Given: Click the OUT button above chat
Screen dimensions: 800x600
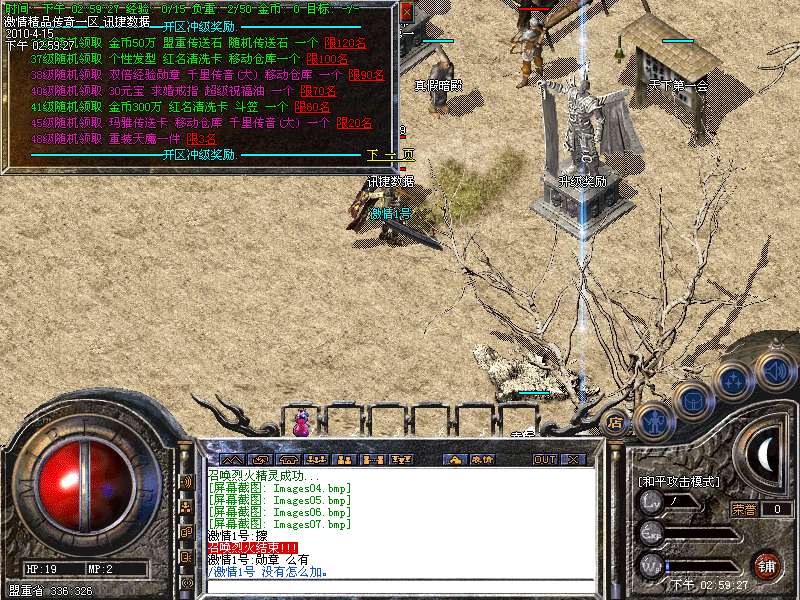Looking at the screenshot, I should point(544,459).
